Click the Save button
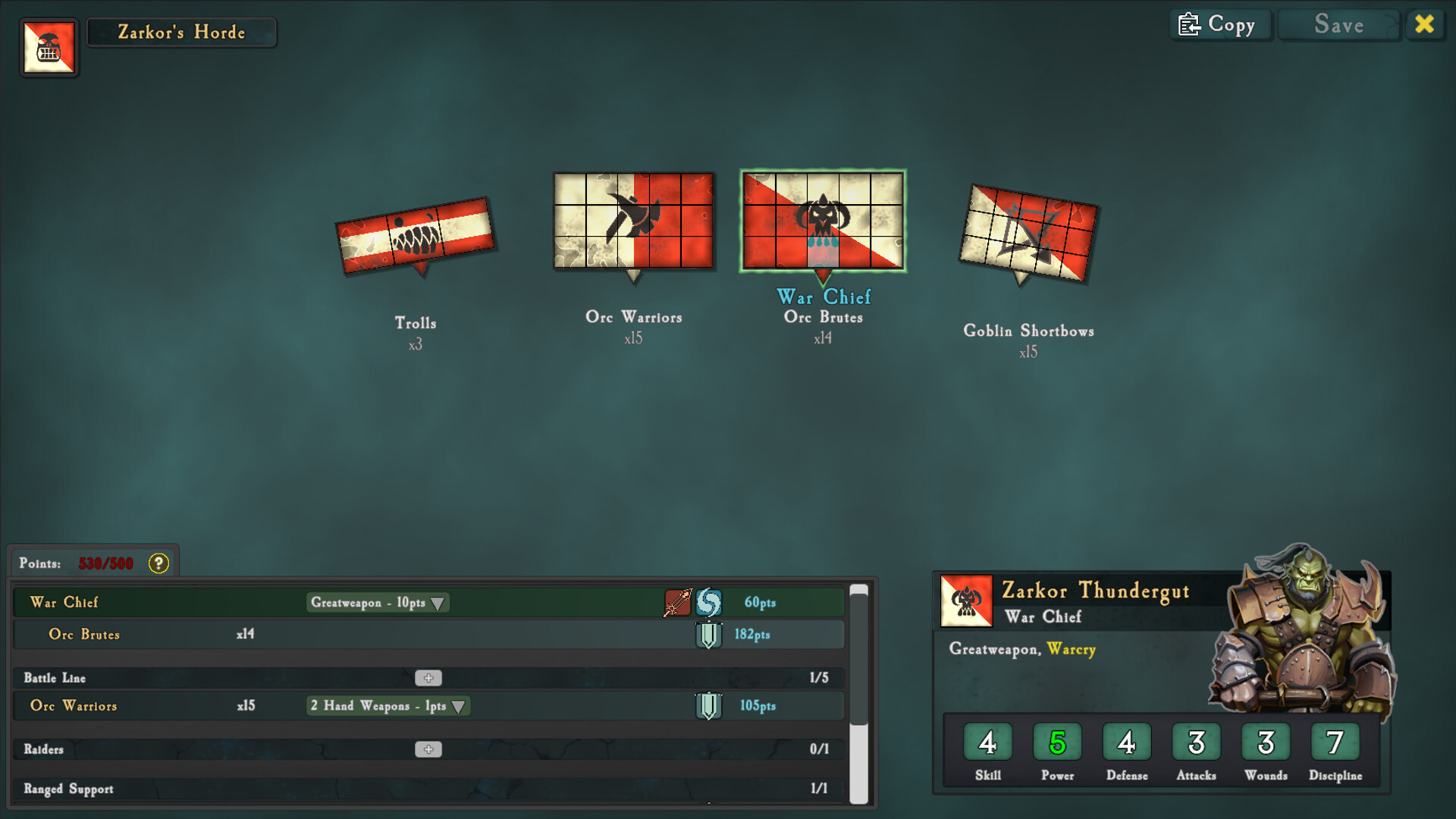 click(1338, 24)
